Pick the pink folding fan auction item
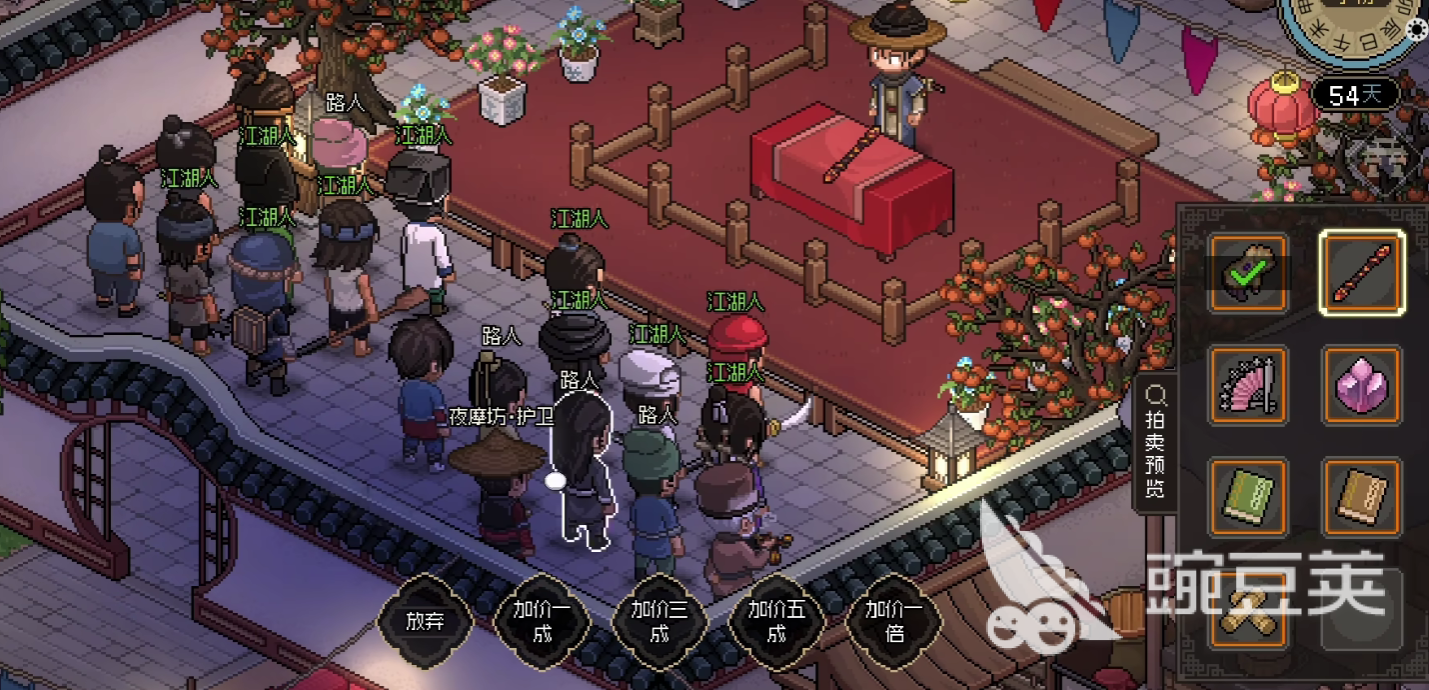This screenshot has width=1429, height=690. click(x=1247, y=385)
